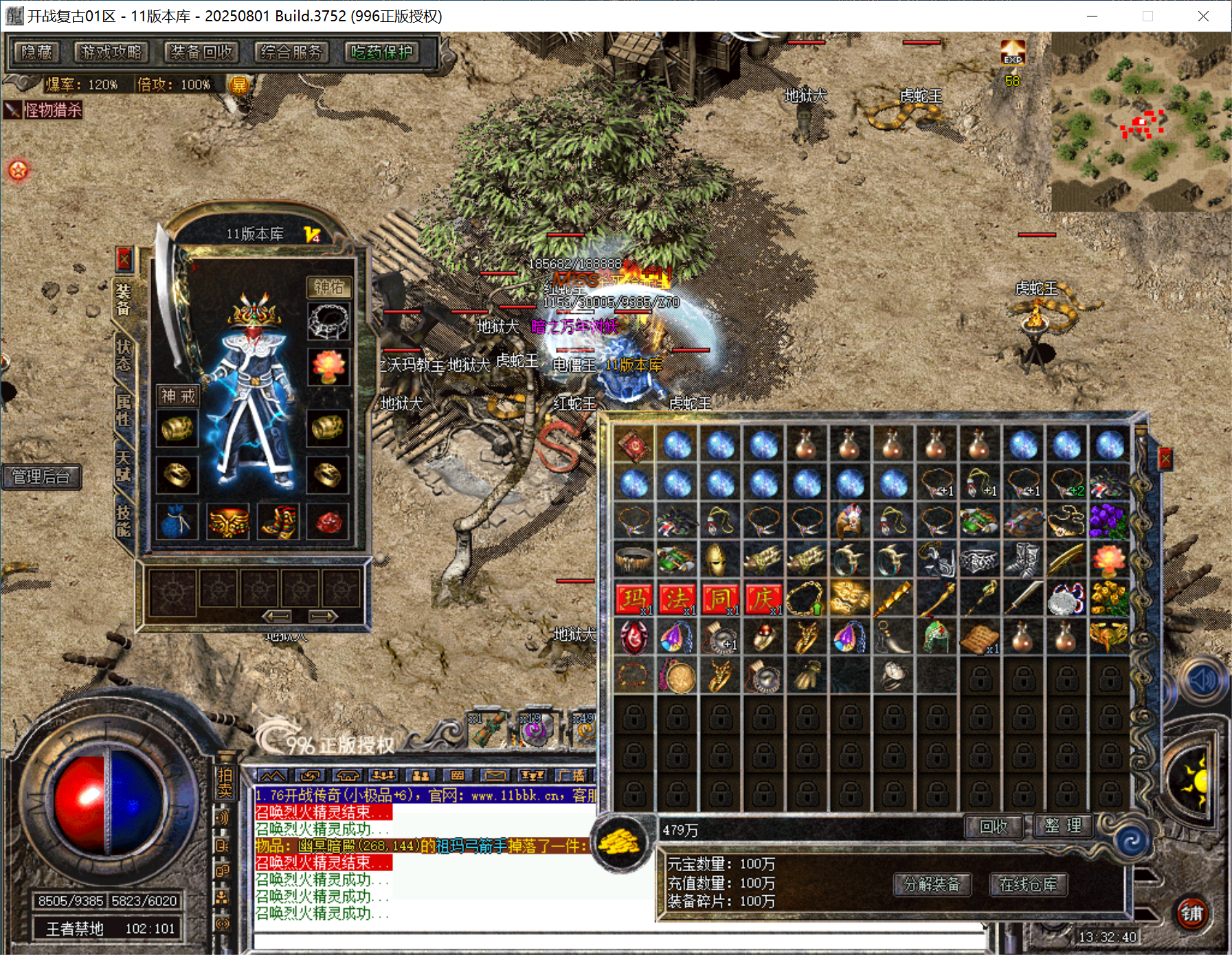Open the 管理后台 panel
The height and width of the screenshot is (955, 1232).
[41, 477]
